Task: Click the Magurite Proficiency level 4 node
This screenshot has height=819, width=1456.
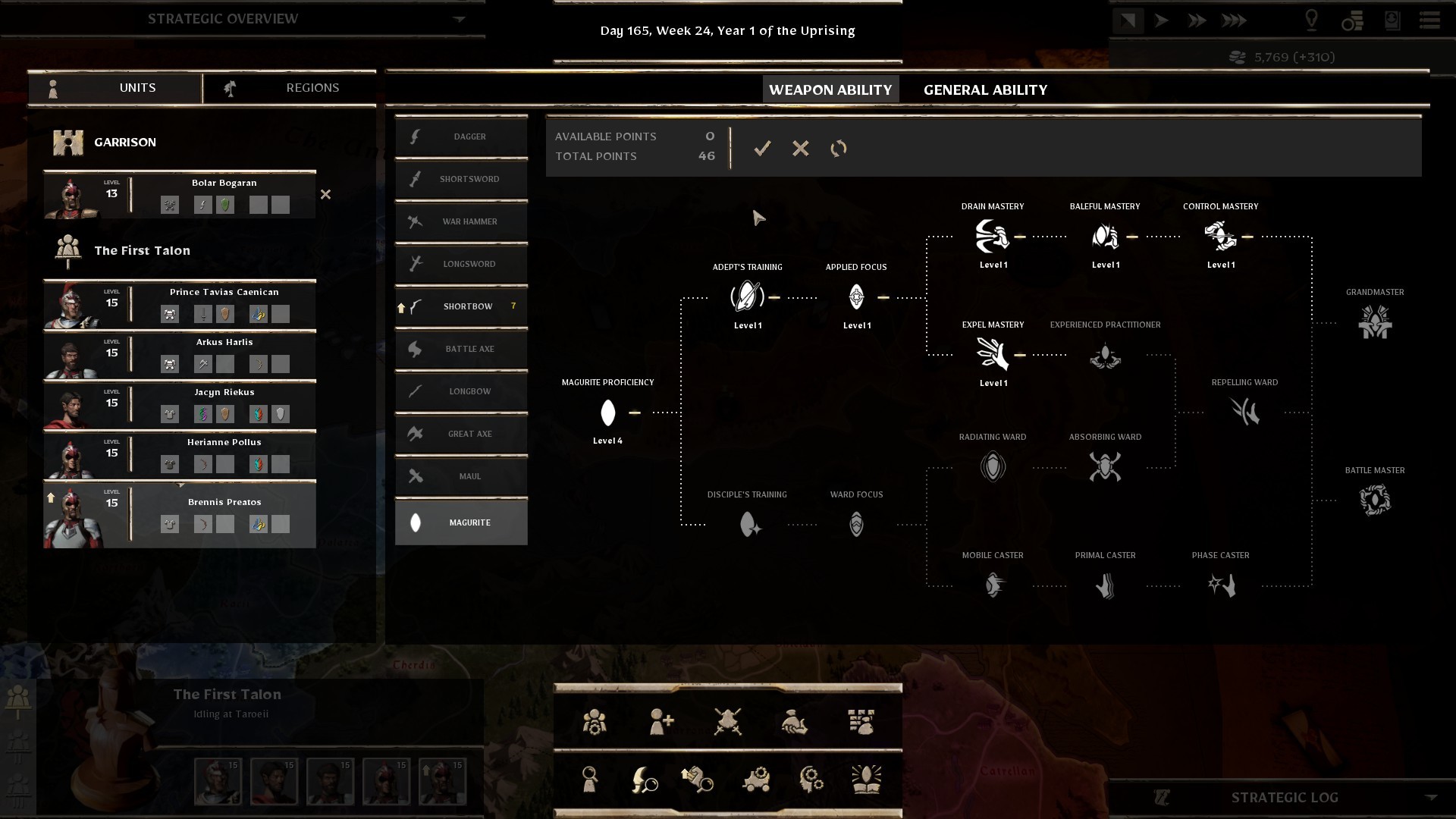Action: (607, 413)
